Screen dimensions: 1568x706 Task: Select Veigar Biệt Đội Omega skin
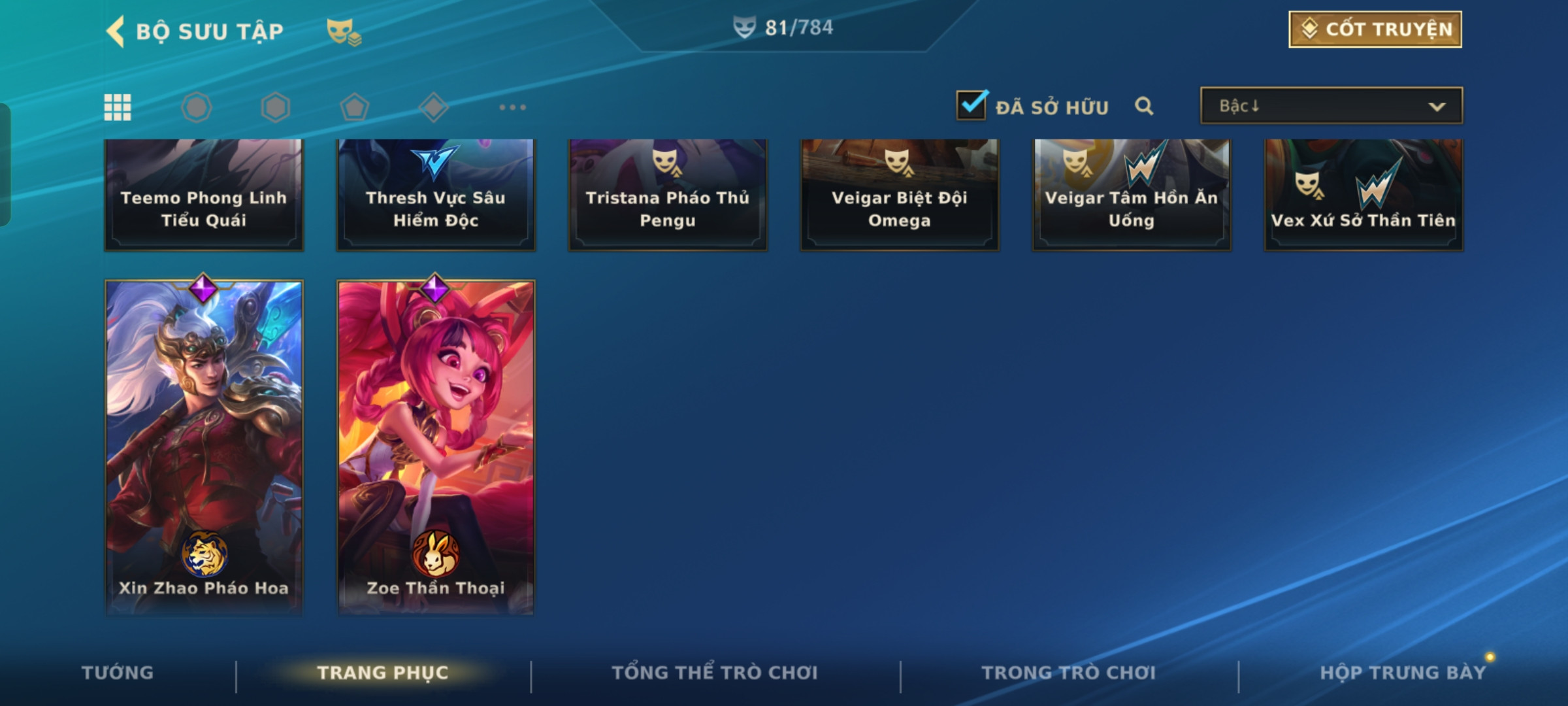coord(899,195)
